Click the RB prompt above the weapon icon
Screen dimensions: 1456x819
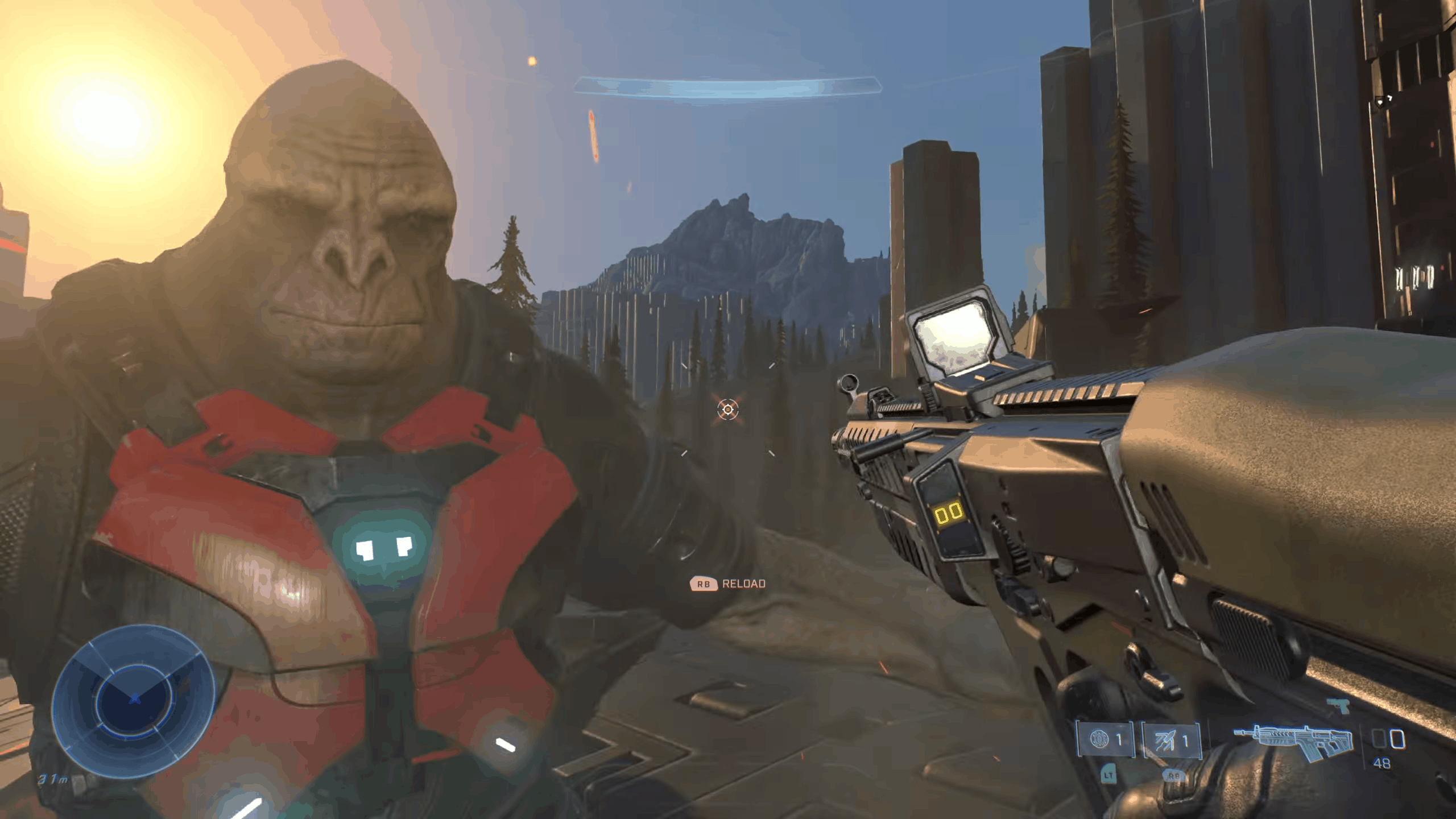click(x=1174, y=776)
